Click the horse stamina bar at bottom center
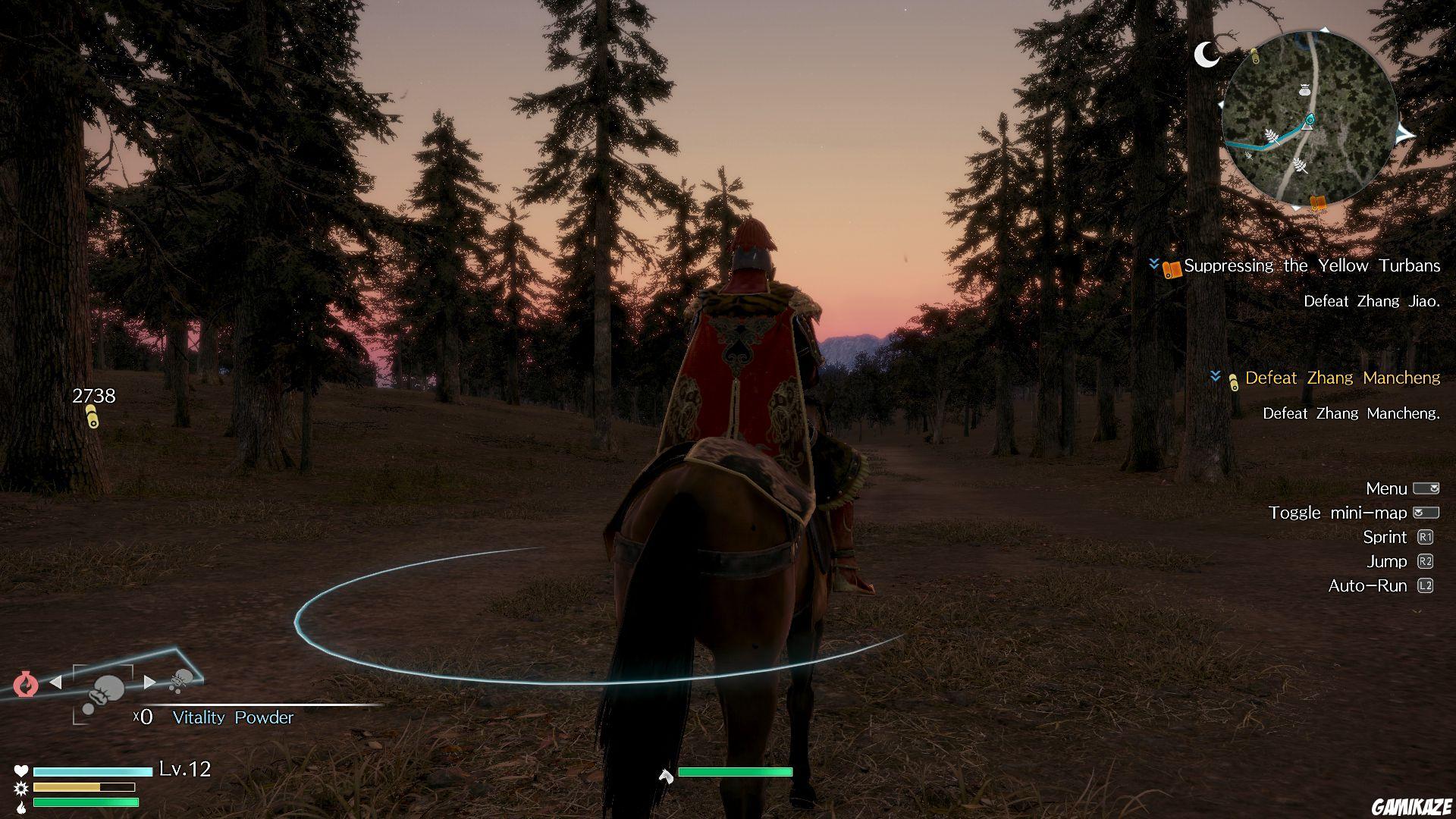The image size is (1456, 819). tap(736, 771)
